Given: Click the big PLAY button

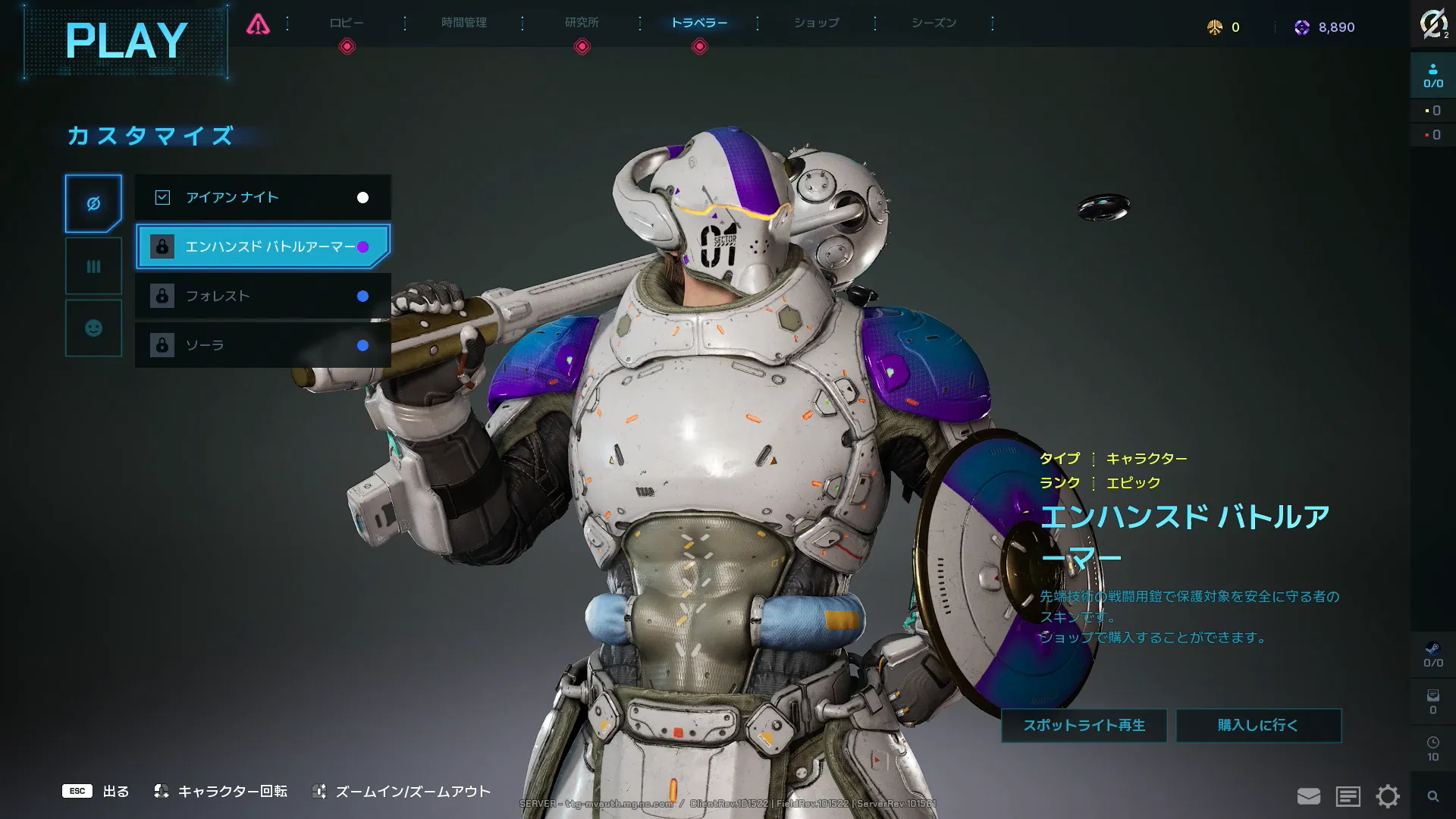Looking at the screenshot, I should [x=126, y=41].
